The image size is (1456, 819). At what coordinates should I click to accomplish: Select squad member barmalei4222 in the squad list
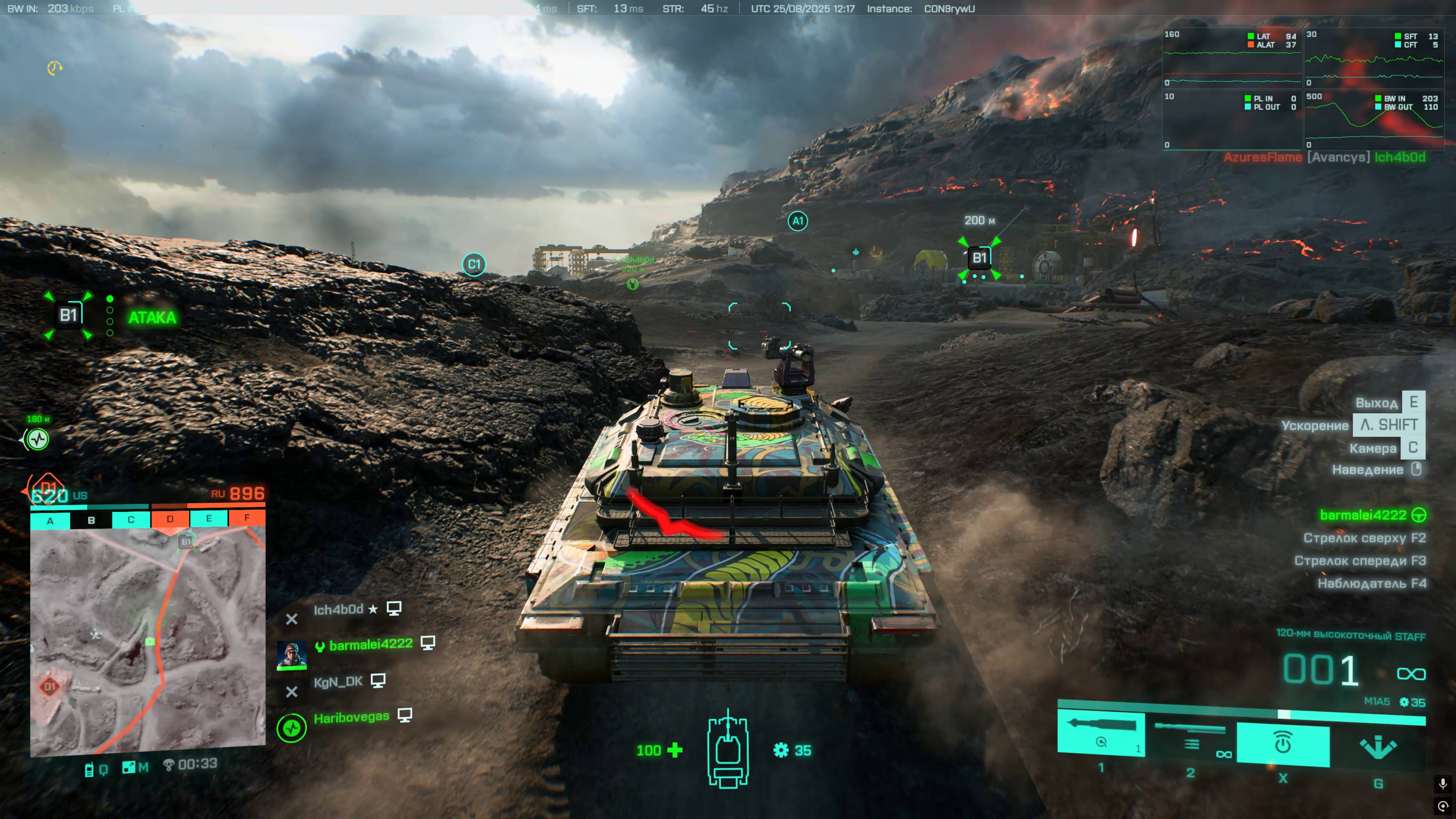(x=370, y=644)
